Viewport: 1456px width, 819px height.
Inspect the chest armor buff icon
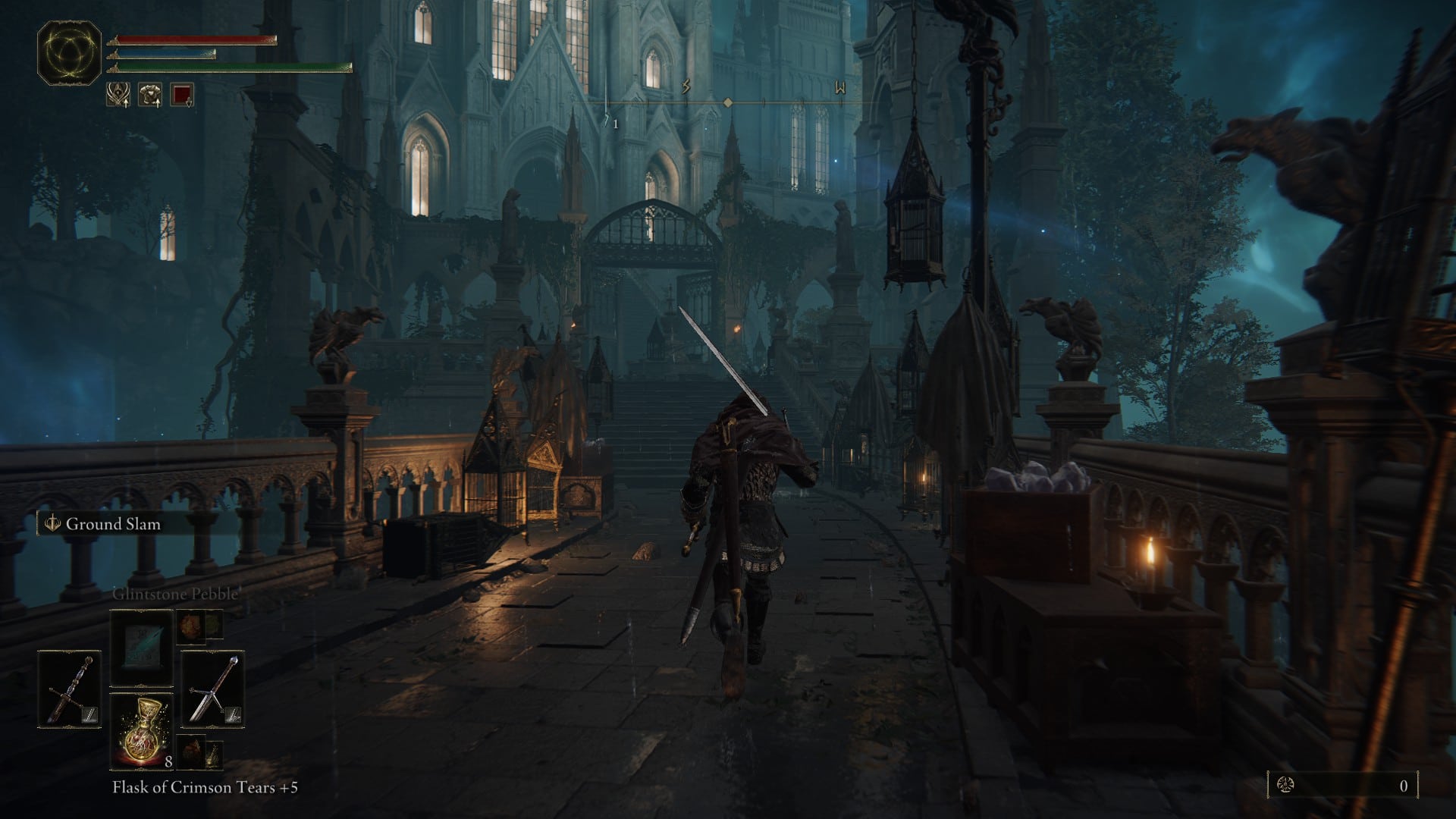coord(149,95)
